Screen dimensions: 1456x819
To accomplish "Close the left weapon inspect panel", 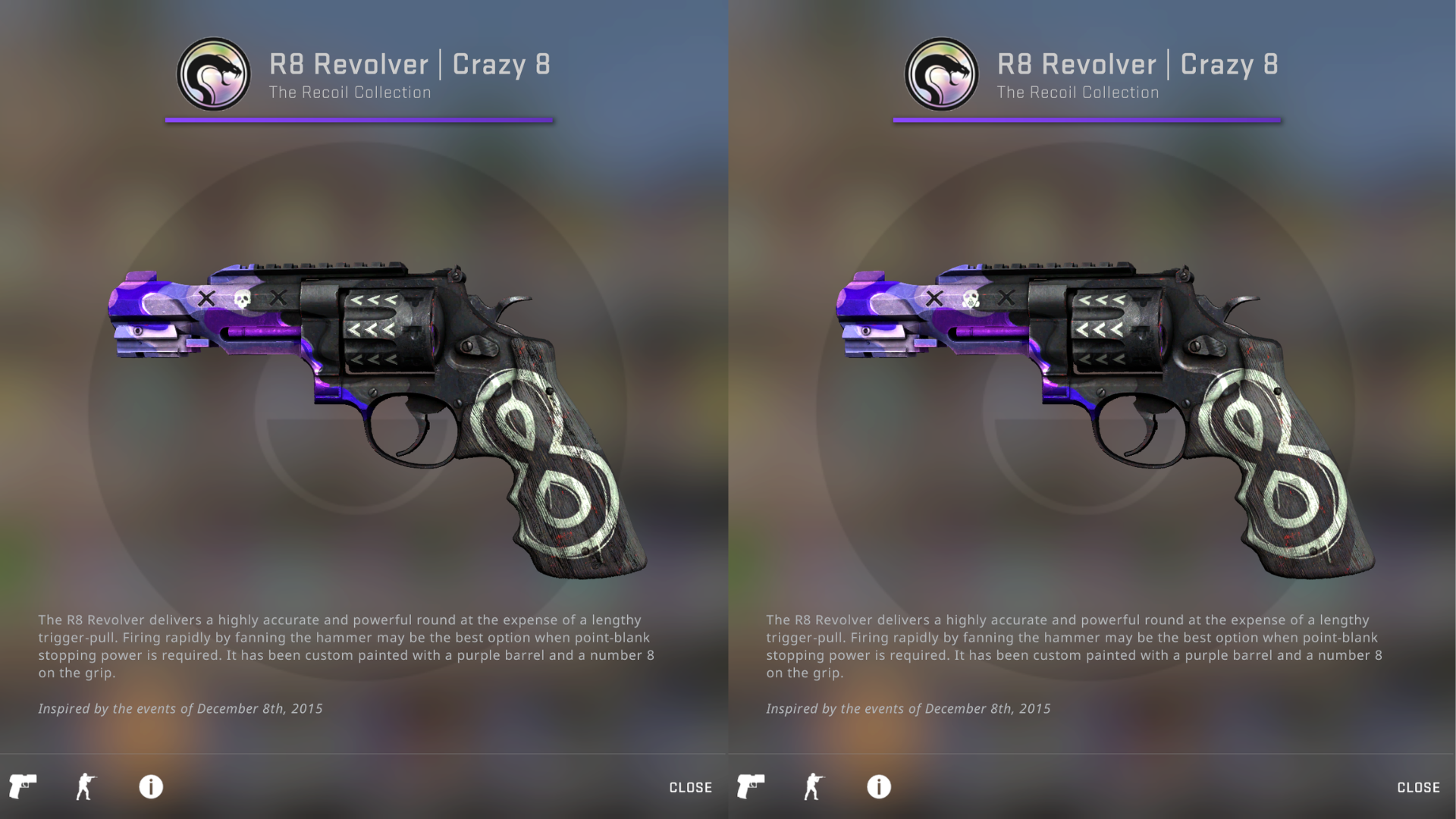I will (x=690, y=787).
